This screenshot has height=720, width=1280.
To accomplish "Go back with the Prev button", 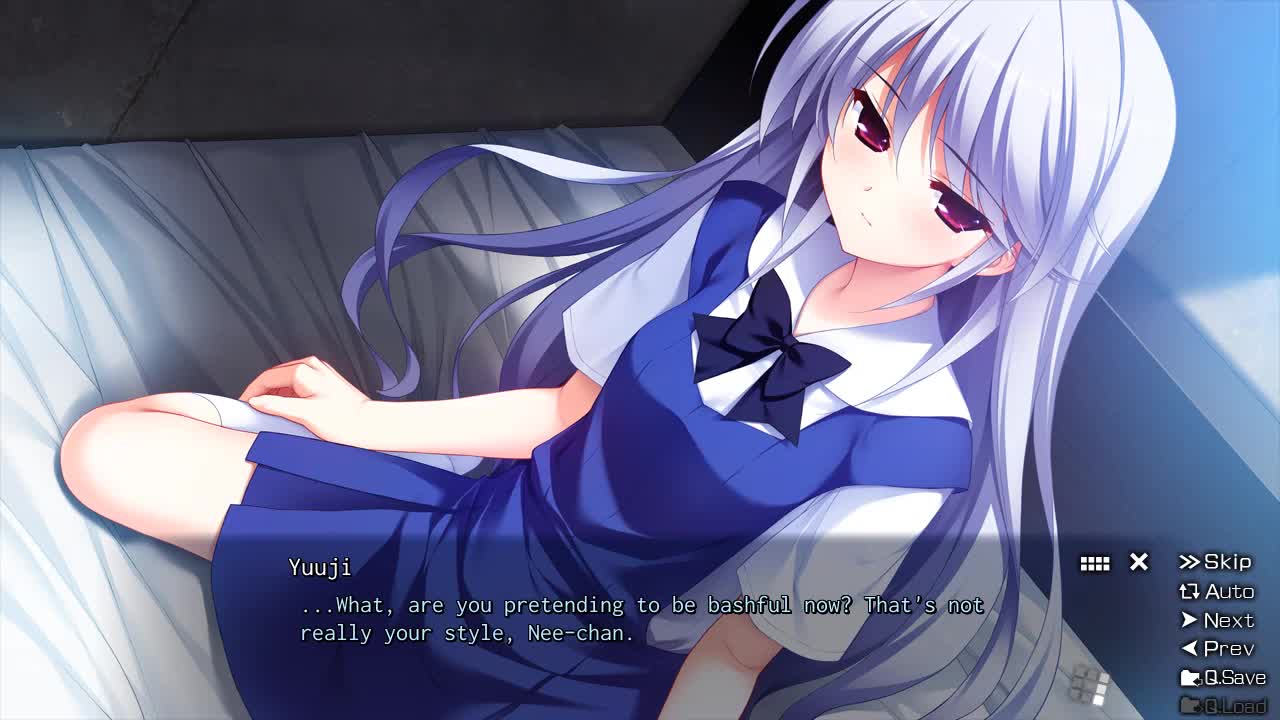I will click(x=1217, y=648).
